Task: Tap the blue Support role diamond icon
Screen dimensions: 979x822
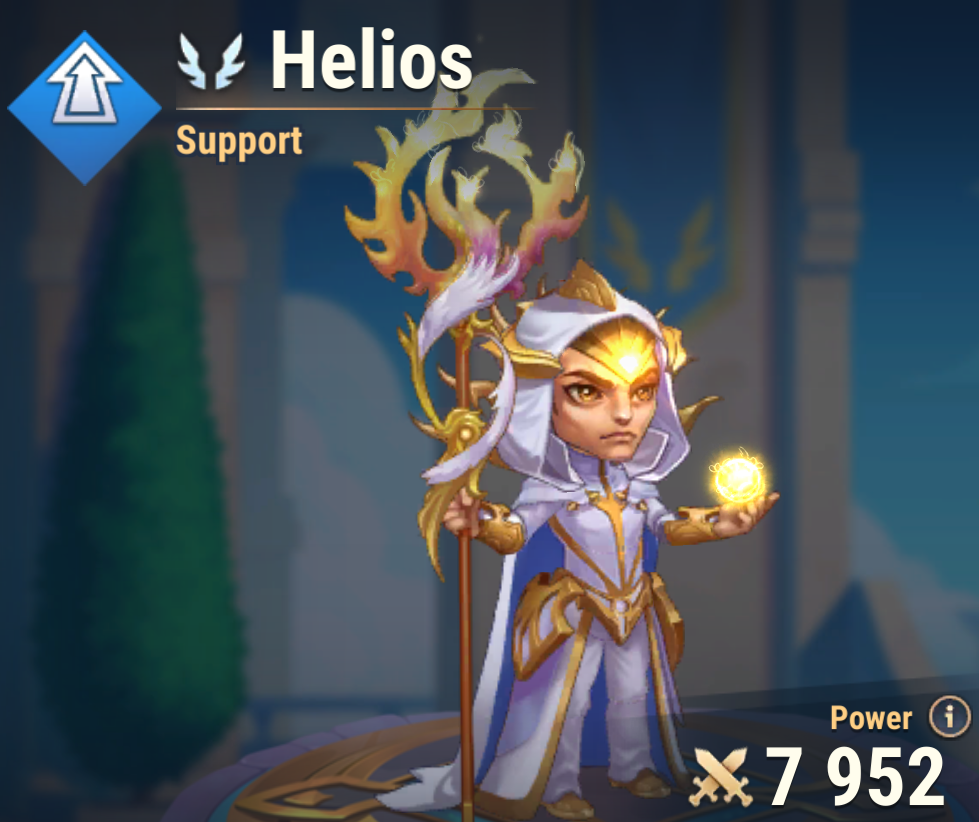Action: [84, 107]
